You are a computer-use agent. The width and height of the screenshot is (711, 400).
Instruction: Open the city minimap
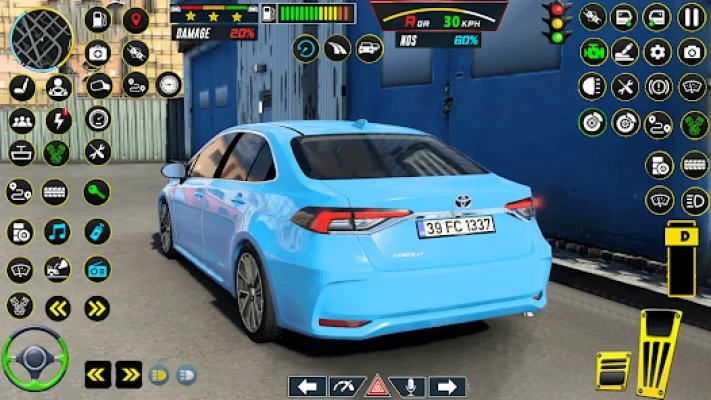tap(41, 38)
